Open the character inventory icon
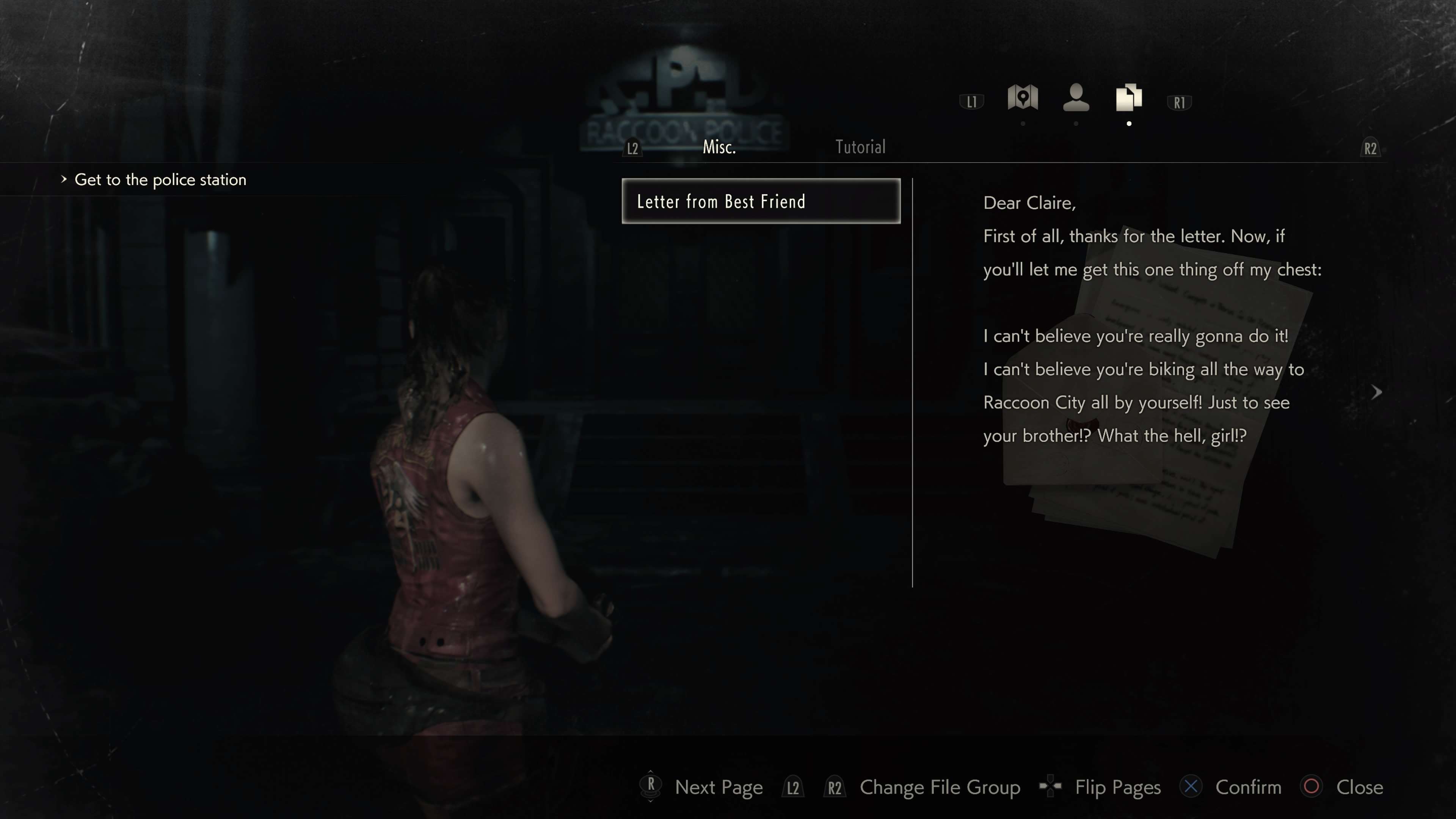1456x819 pixels. [1076, 98]
